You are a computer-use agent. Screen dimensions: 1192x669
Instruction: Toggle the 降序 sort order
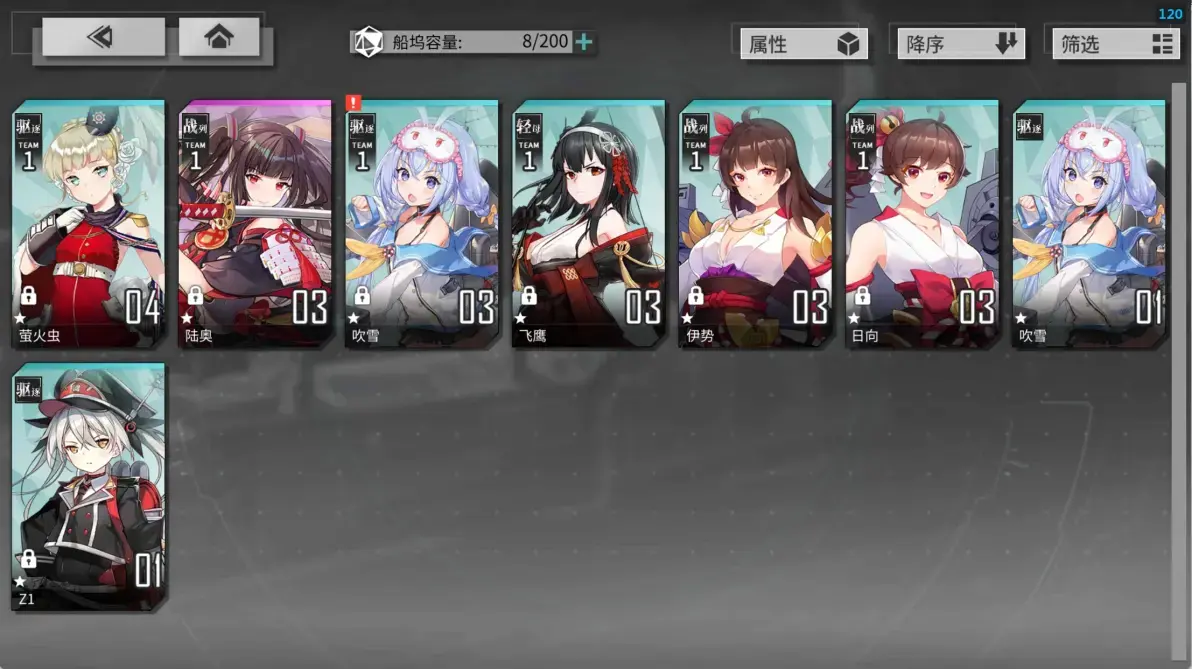click(960, 44)
